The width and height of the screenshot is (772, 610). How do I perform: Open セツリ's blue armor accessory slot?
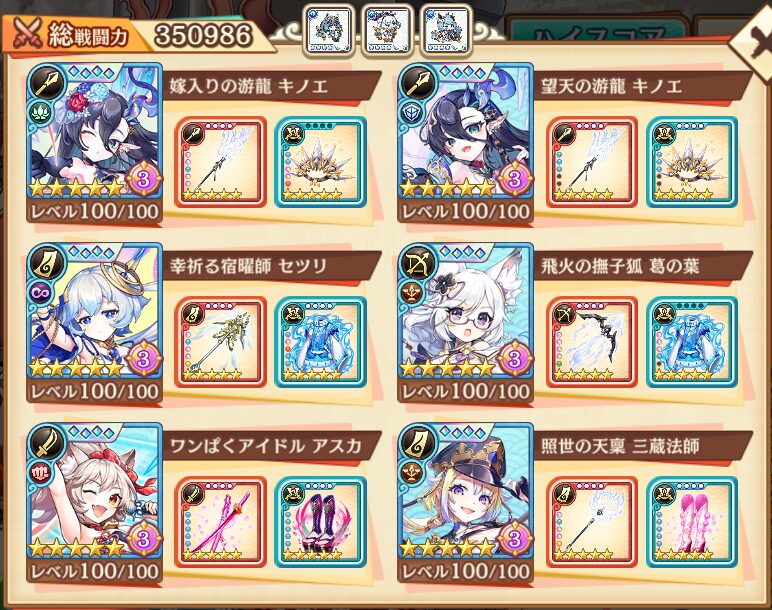tap(319, 342)
